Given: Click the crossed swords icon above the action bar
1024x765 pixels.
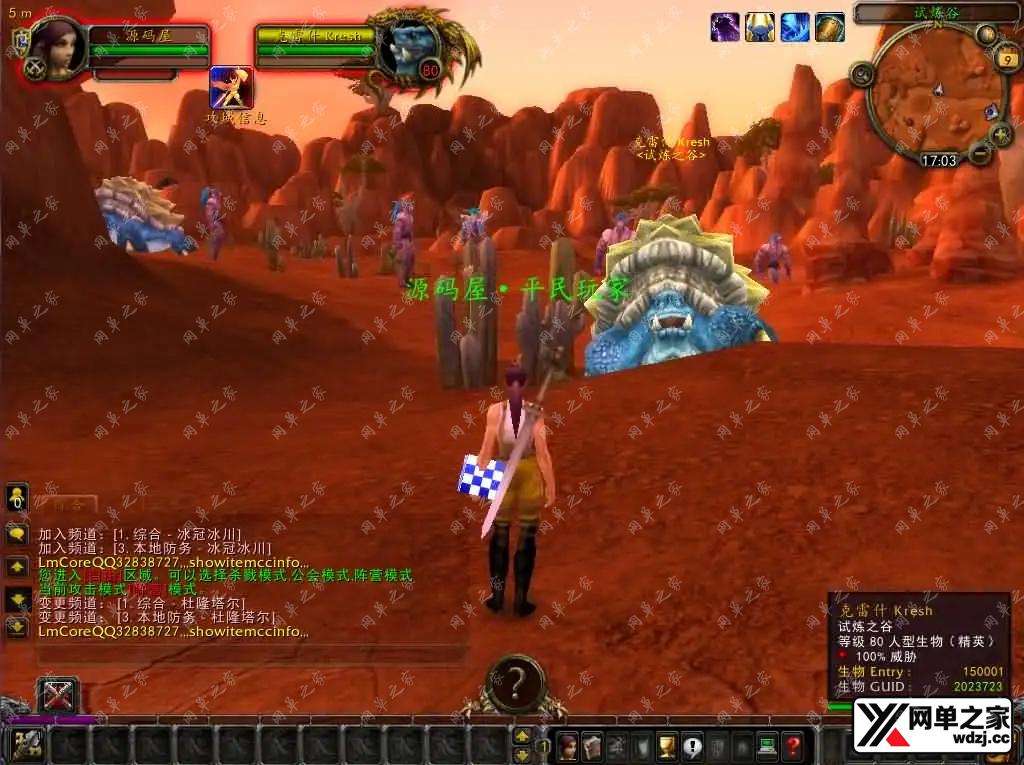Looking at the screenshot, I should coord(58,694).
